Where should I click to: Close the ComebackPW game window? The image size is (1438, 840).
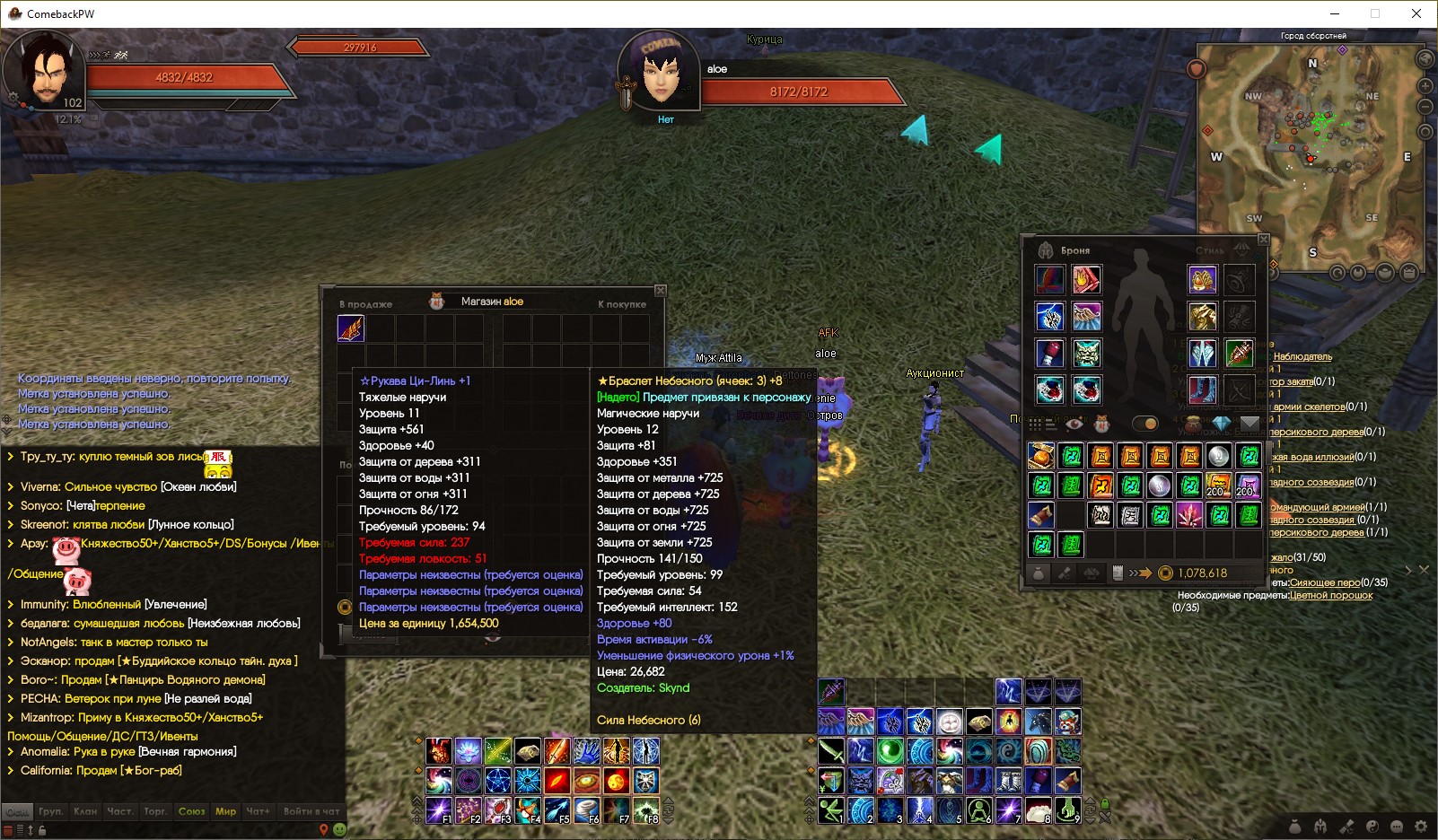point(1416,13)
